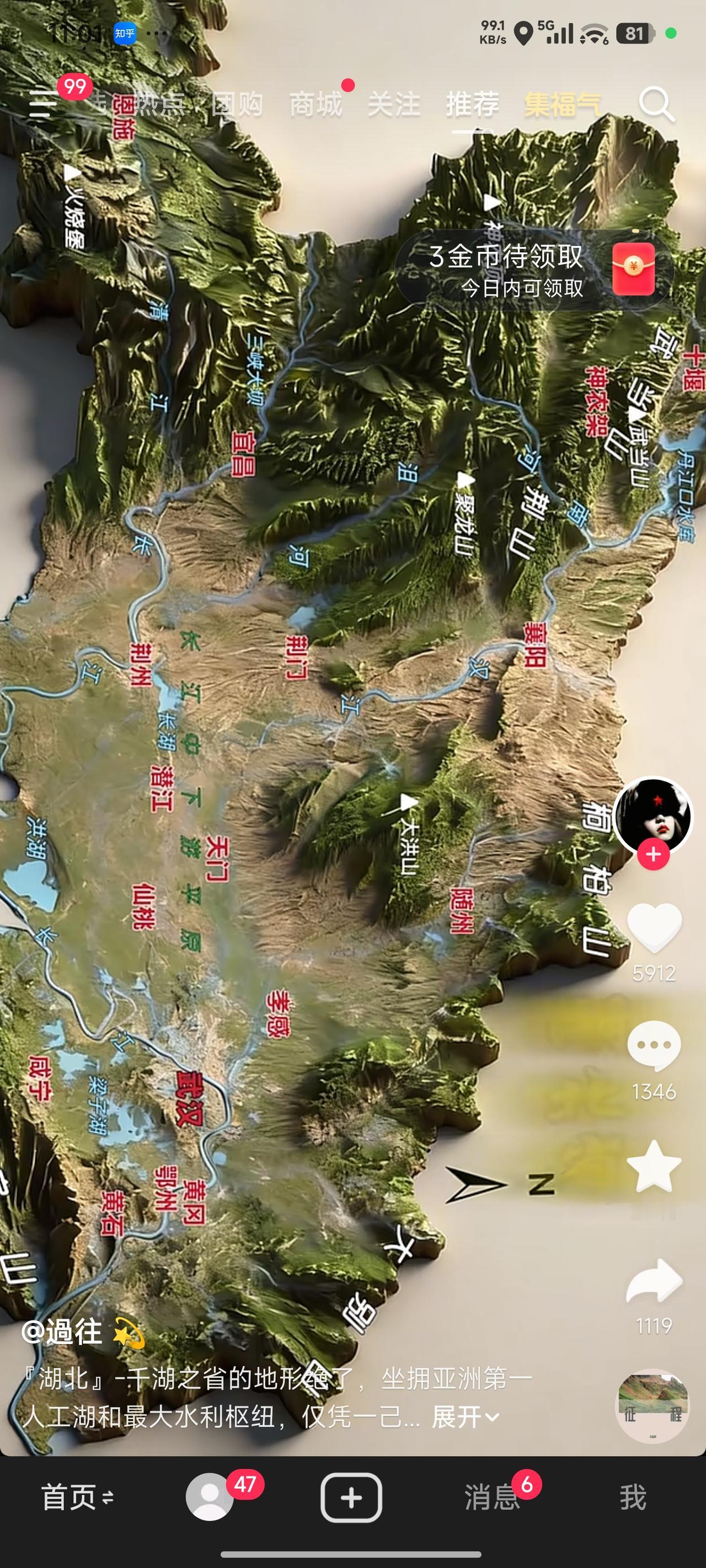The width and height of the screenshot is (706, 1568).
Task: Open the search on the top bar
Action: (x=657, y=105)
